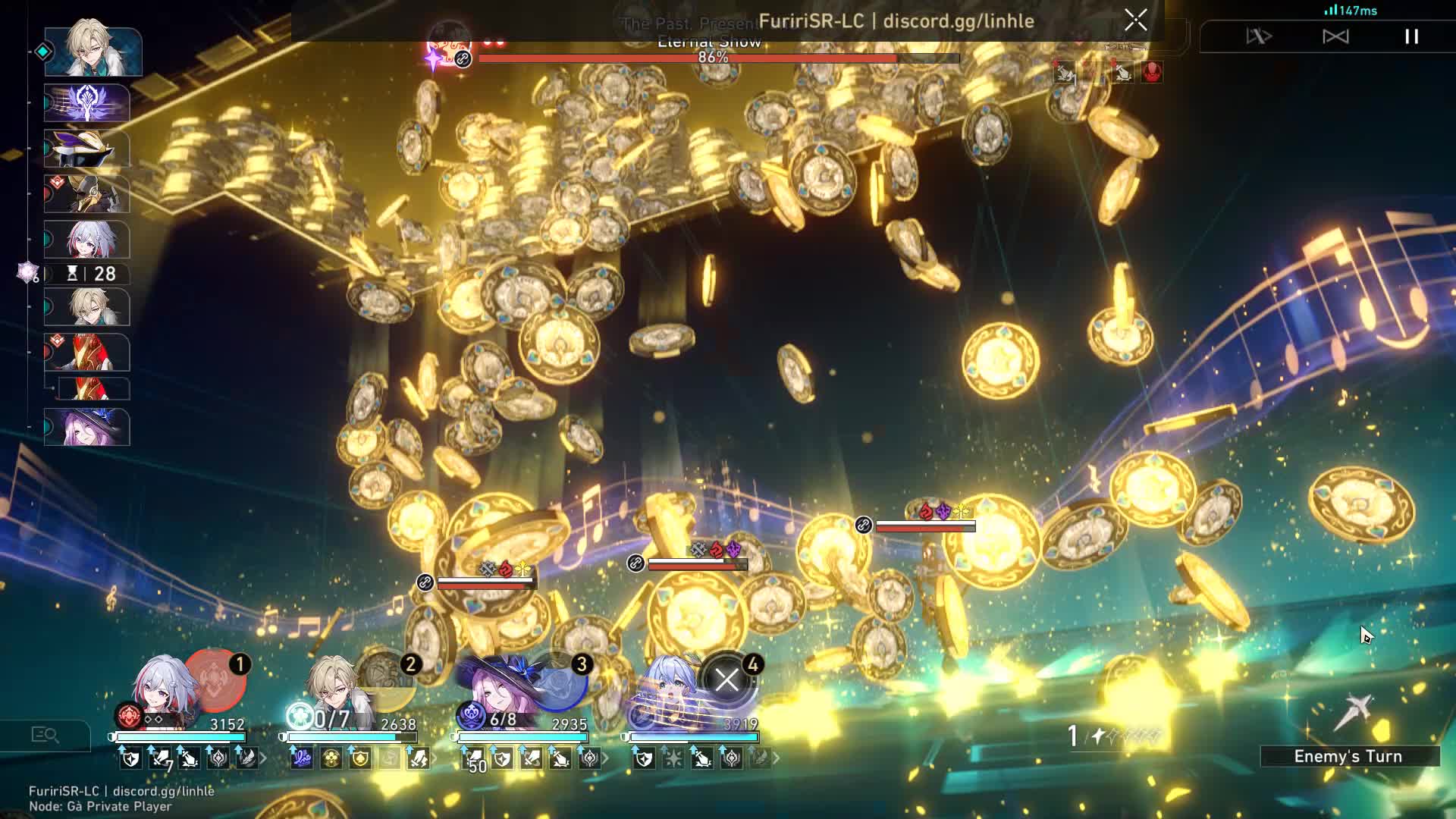The width and height of the screenshot is (1456, 819).
Task: Open the battle details magnifier button
Action: [x=45, y=735]
